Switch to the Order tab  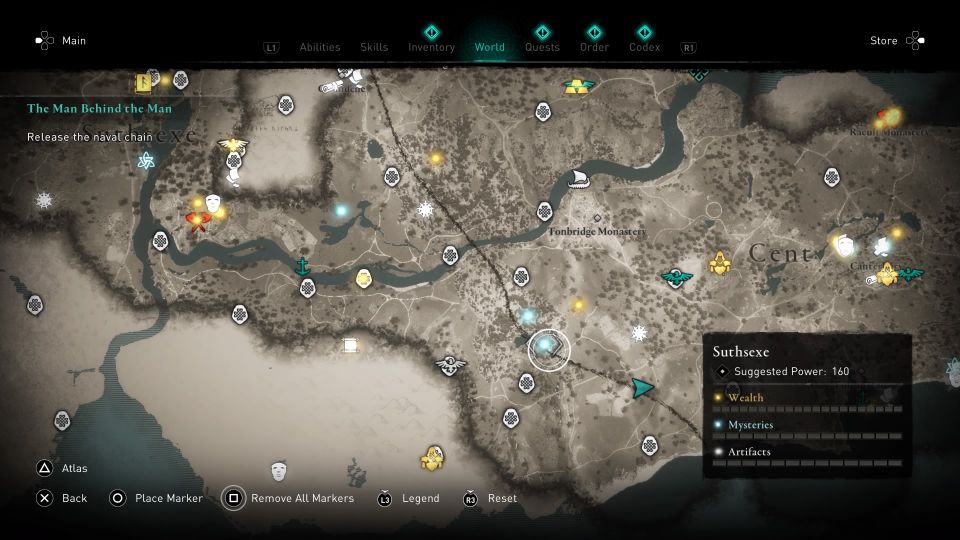[x=594, y=47]
